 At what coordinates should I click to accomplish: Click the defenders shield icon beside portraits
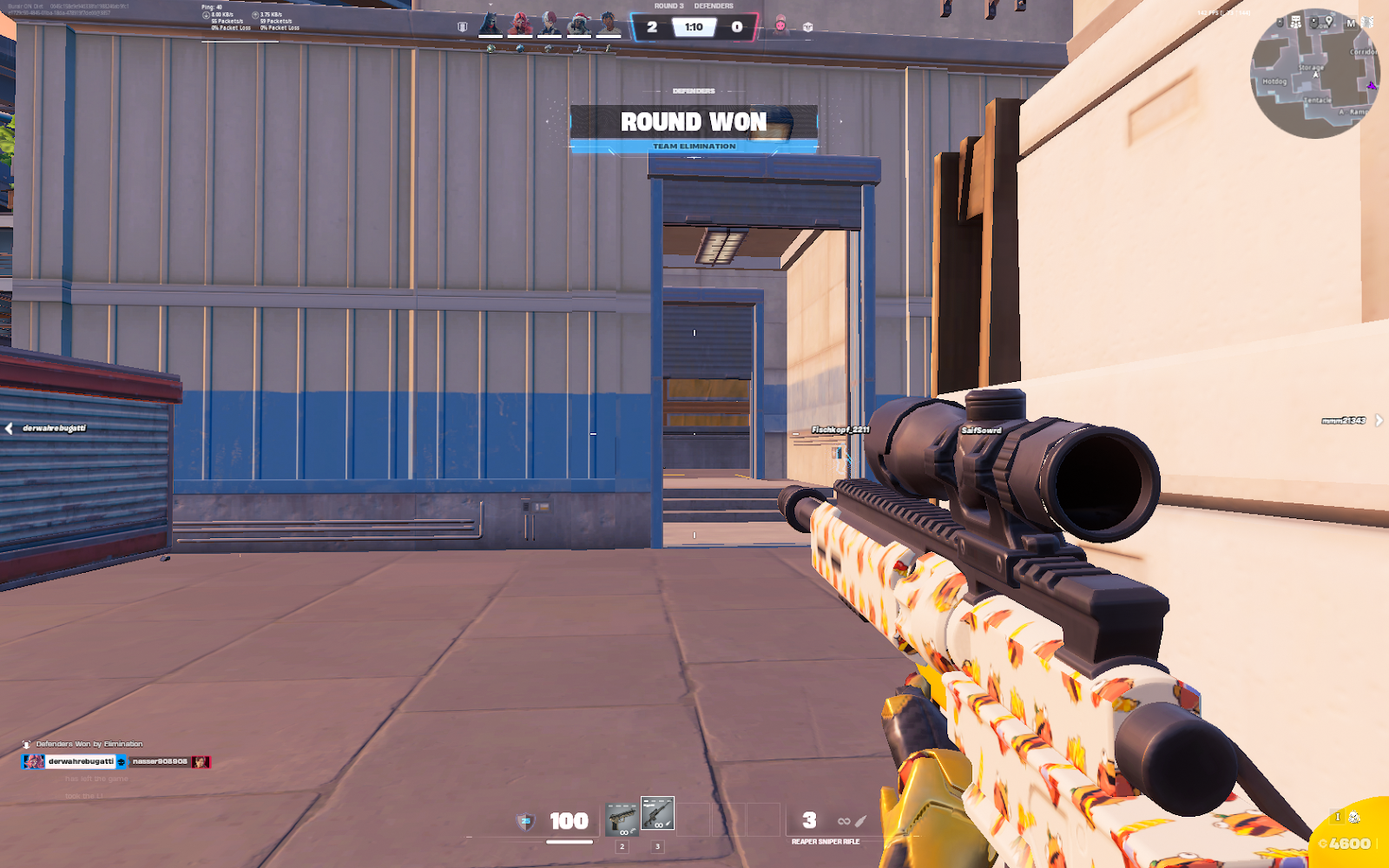click(x=463, y=27)
